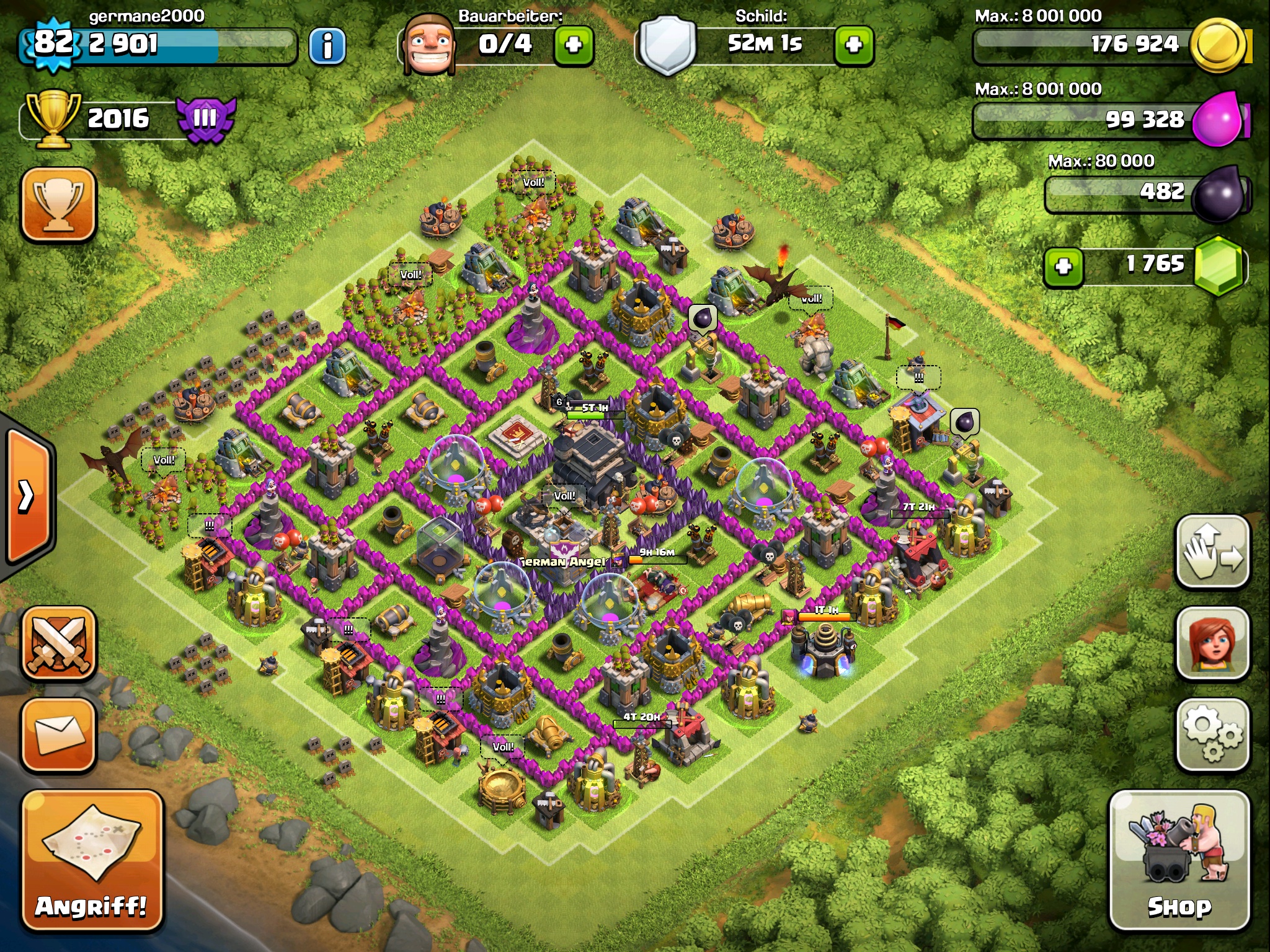Add a builder with the green plus
Viewport: 1270px width, 952px height.
pos(574,45)
